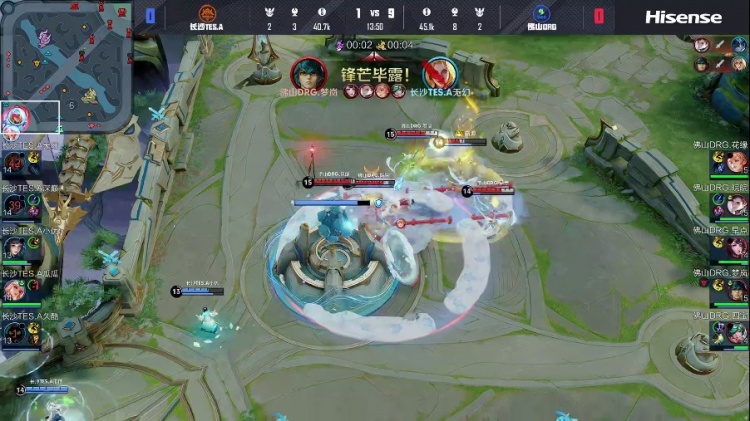
Task: Focus on 佛山DRG.梦岚's hero portrait
Action: pyautogui.click(x=736, y=290)
